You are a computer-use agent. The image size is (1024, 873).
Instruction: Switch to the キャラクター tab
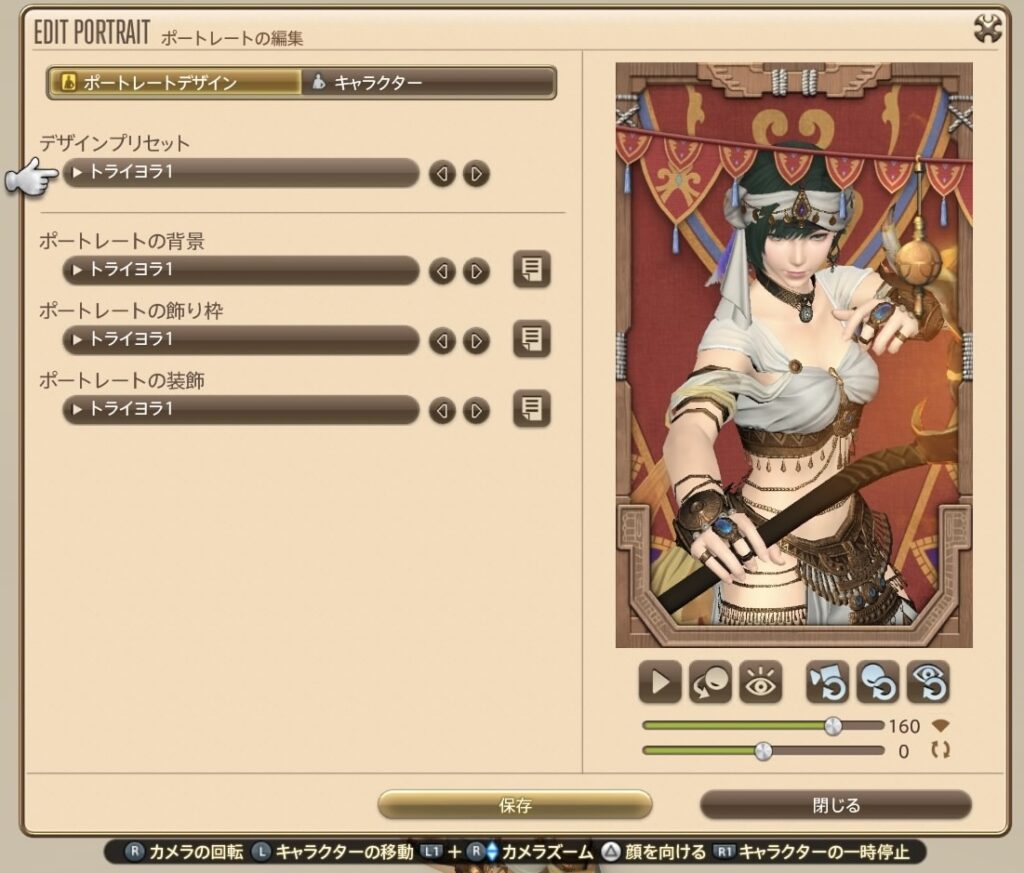click(428, 83)
